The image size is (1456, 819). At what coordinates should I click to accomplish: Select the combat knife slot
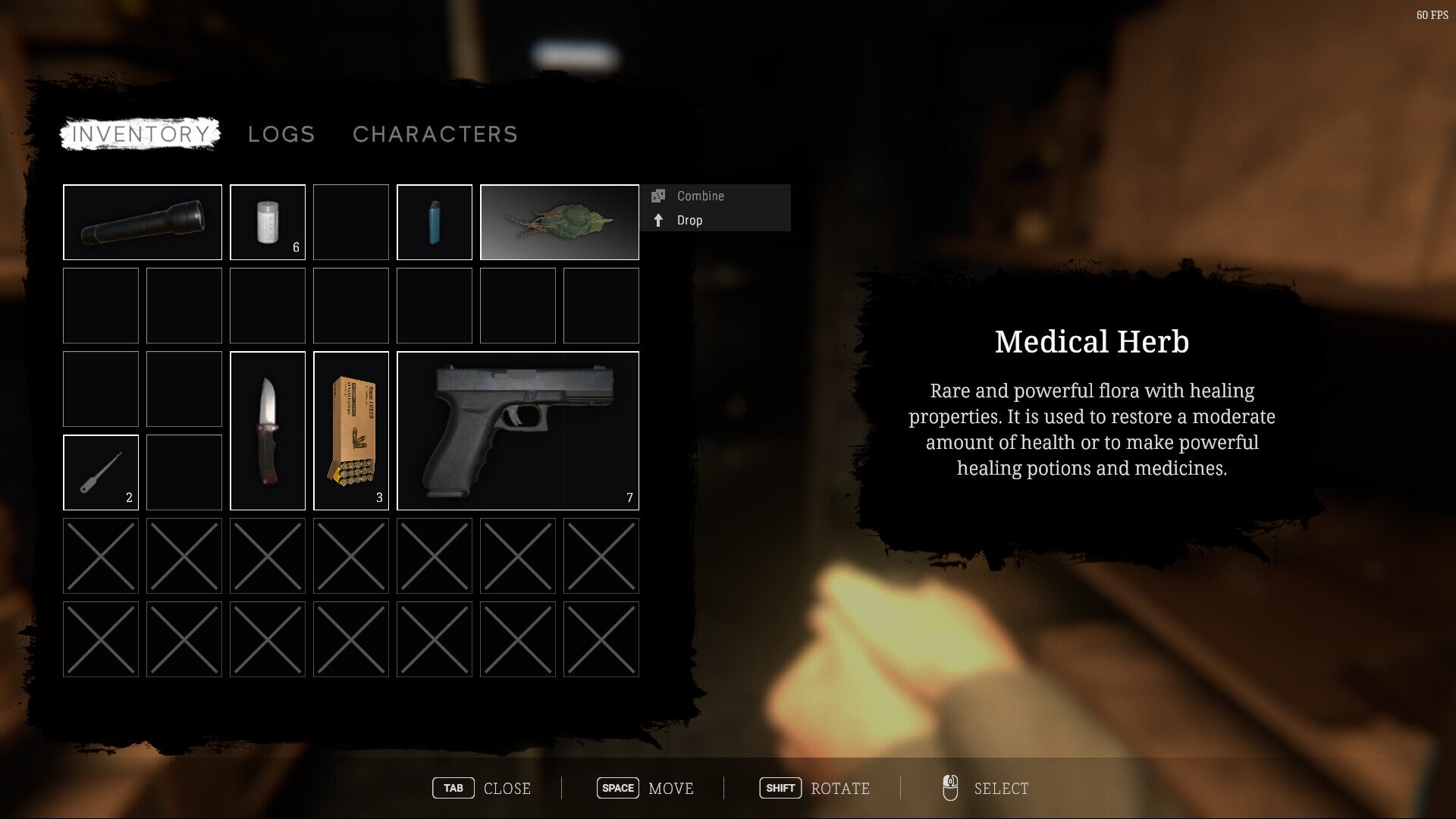(268, 431)
